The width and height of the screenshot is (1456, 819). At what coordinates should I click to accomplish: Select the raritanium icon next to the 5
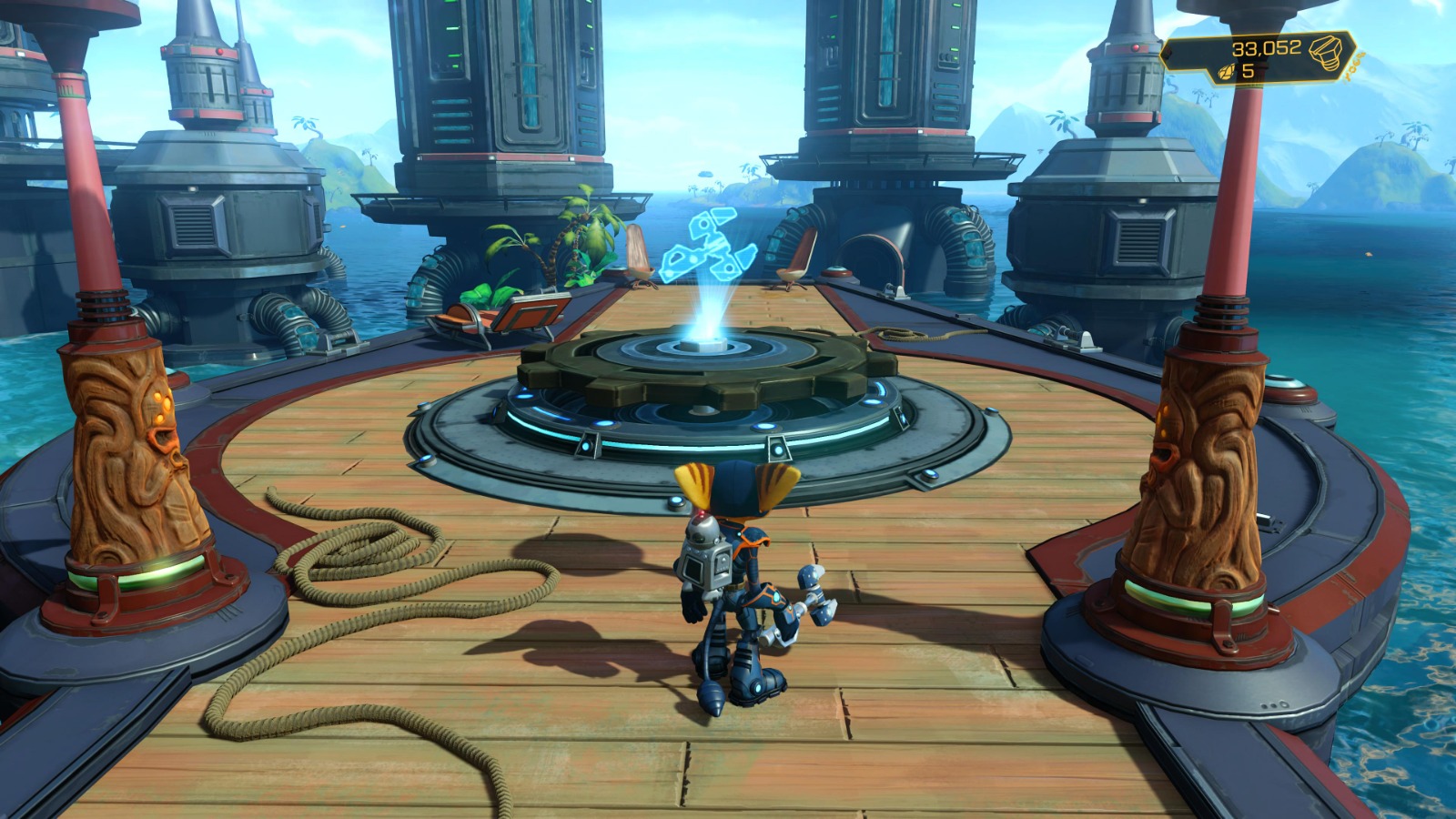(x=1226, y=71)
